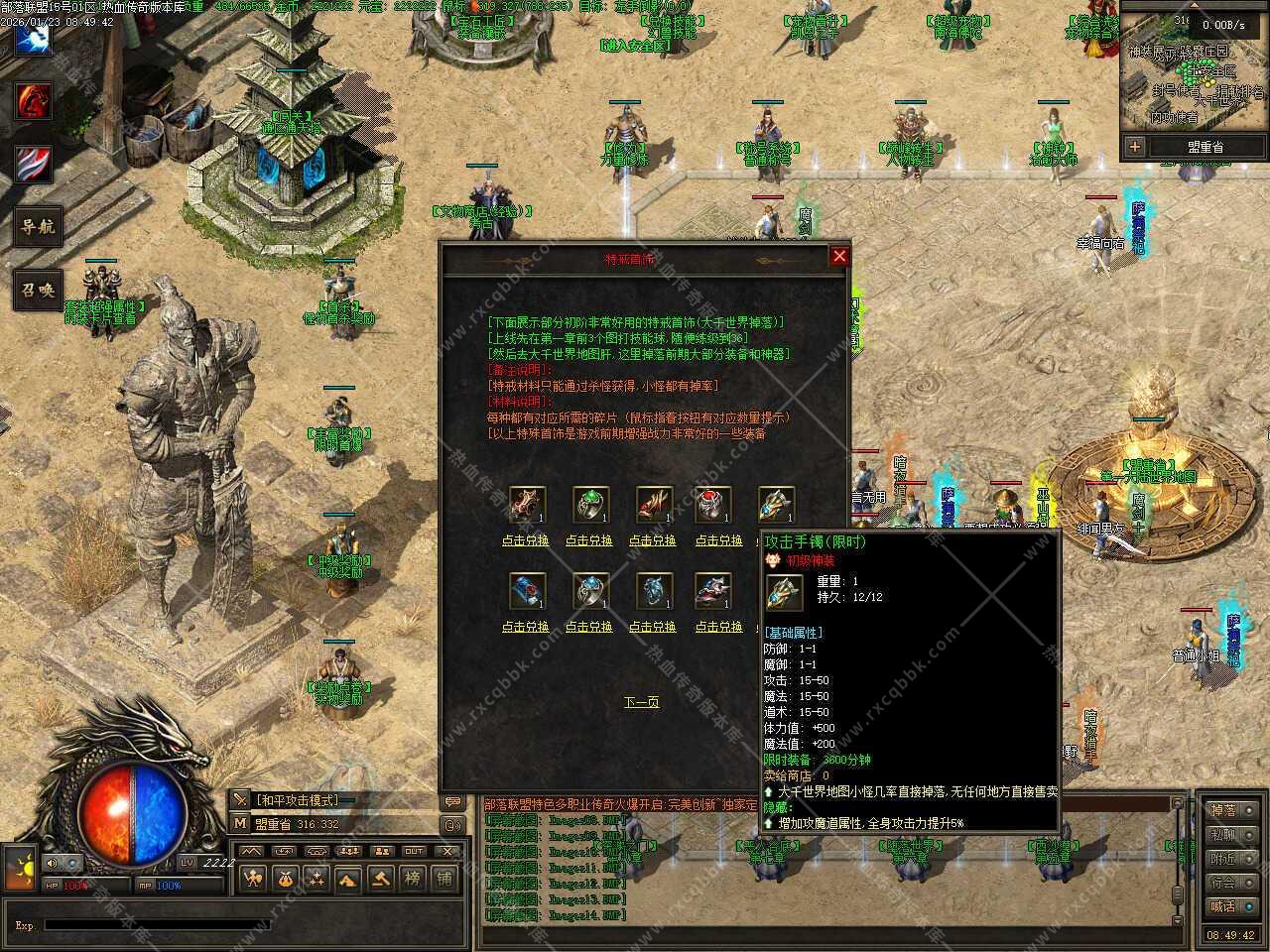Open the bag inventory pouch icon
The width and height of the screenshot is (1270, 952).
point(285,878)
